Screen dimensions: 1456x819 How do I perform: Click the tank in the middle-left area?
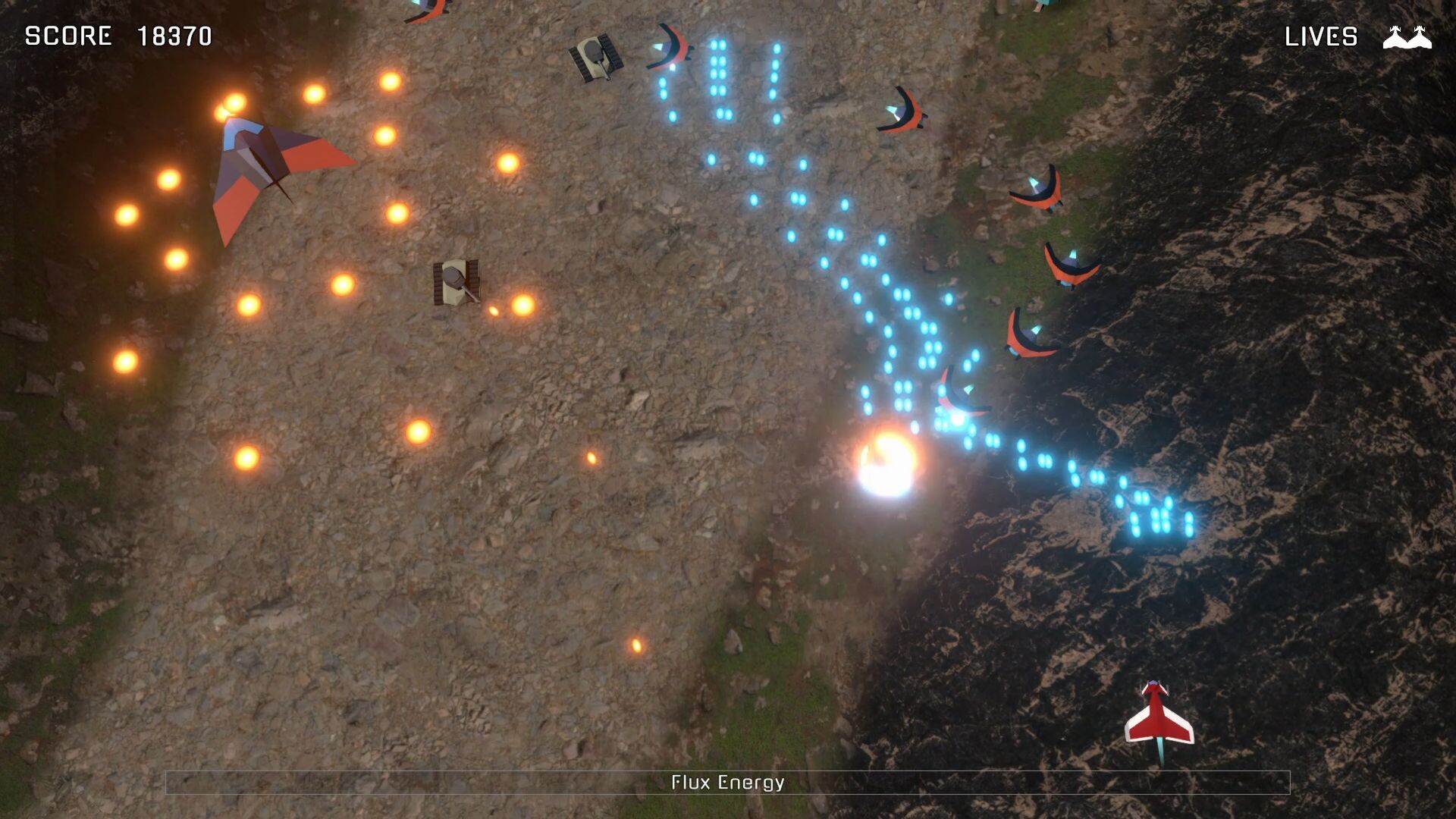[x=455, y=281]
